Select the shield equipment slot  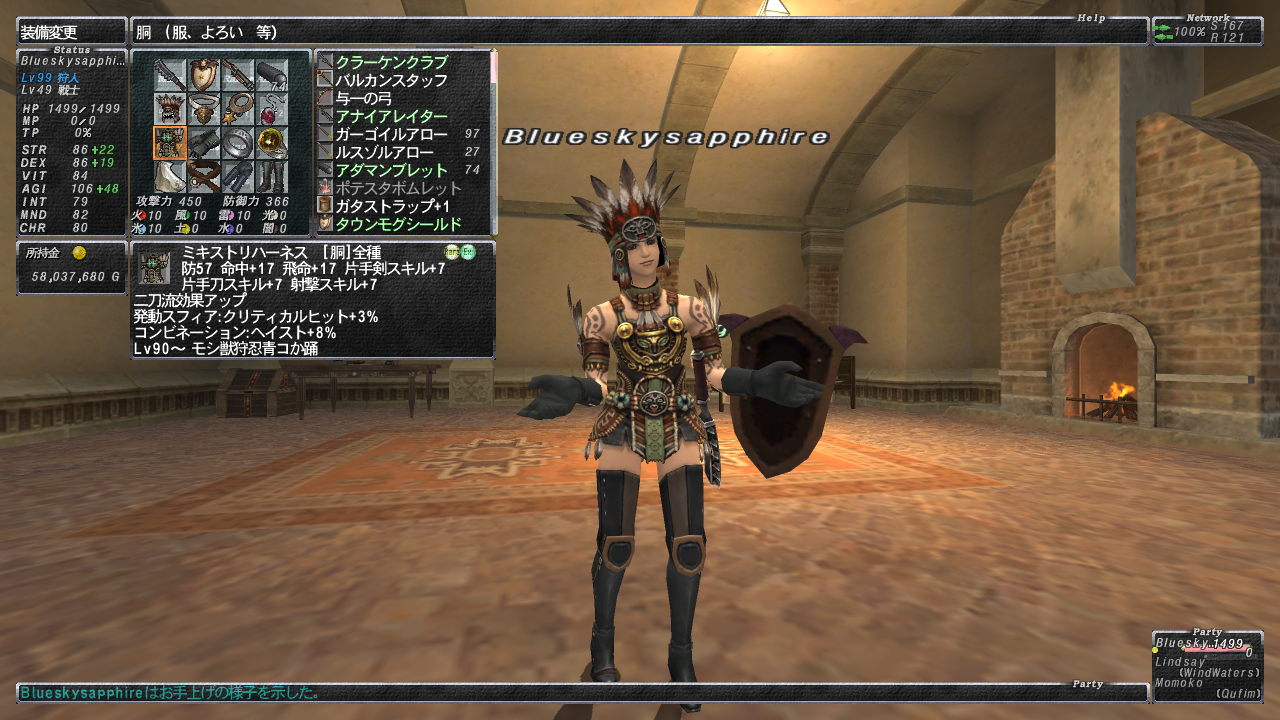(x=204, y=75)
